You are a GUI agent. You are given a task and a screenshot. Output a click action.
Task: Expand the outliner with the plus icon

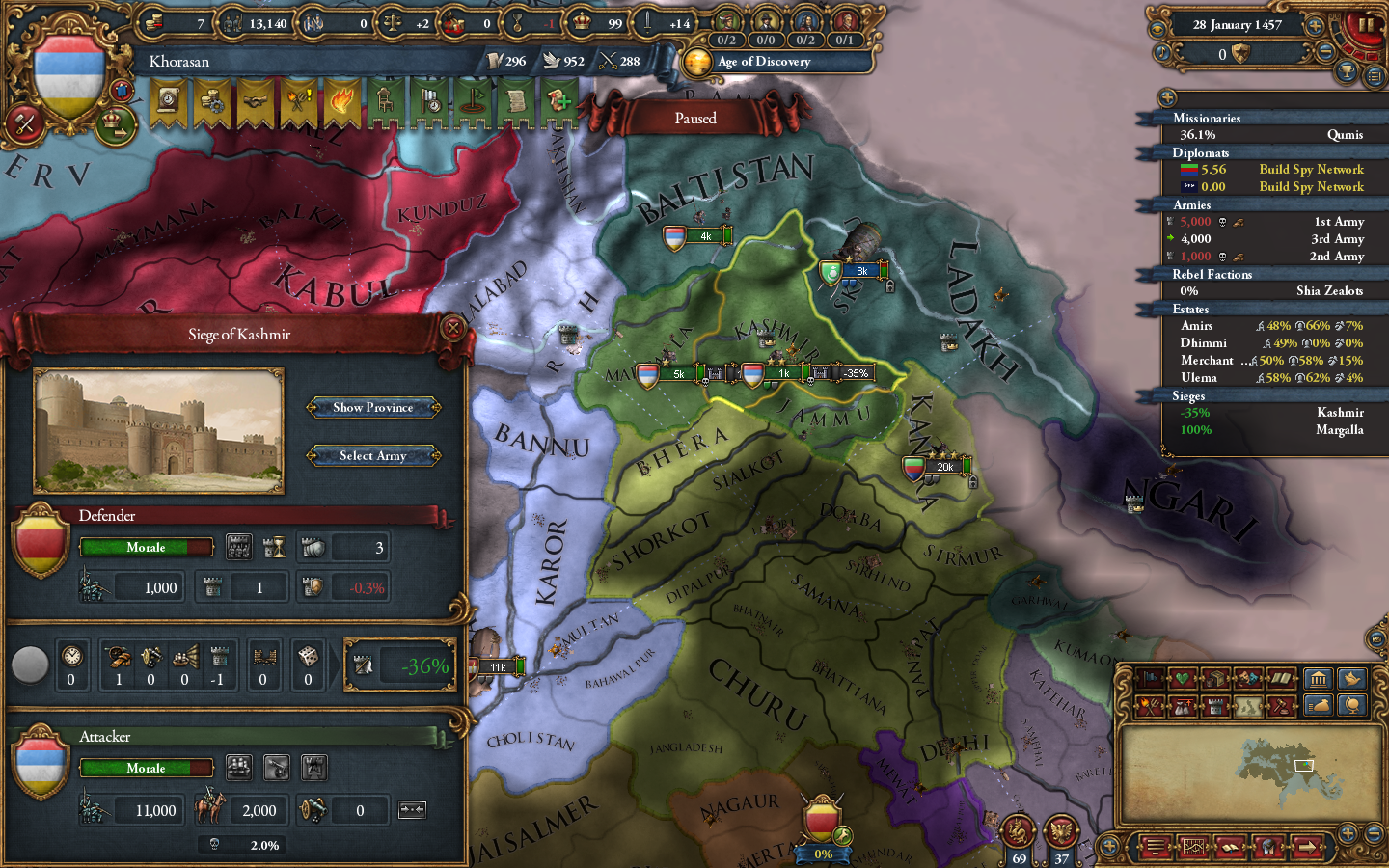tap(1167, 96)
